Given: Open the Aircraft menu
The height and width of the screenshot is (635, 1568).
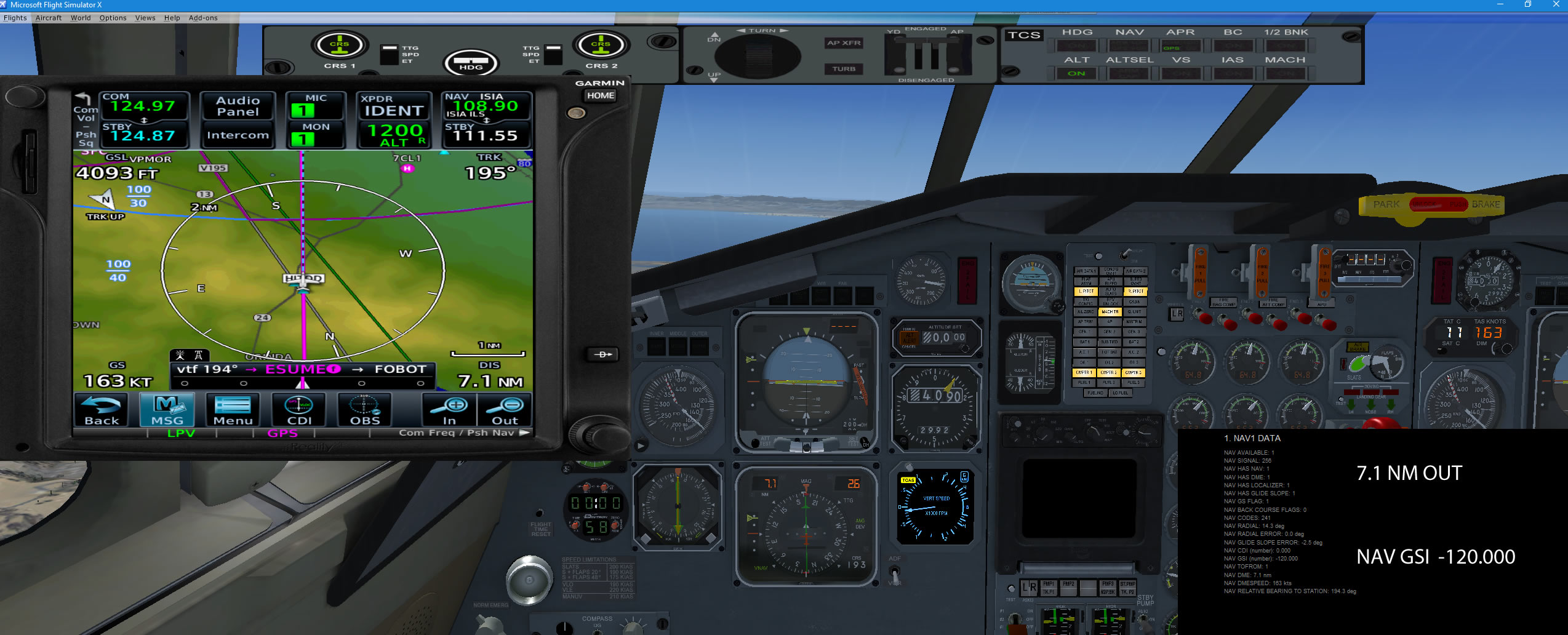Looking at the screenshot, I should pos(49,18).
